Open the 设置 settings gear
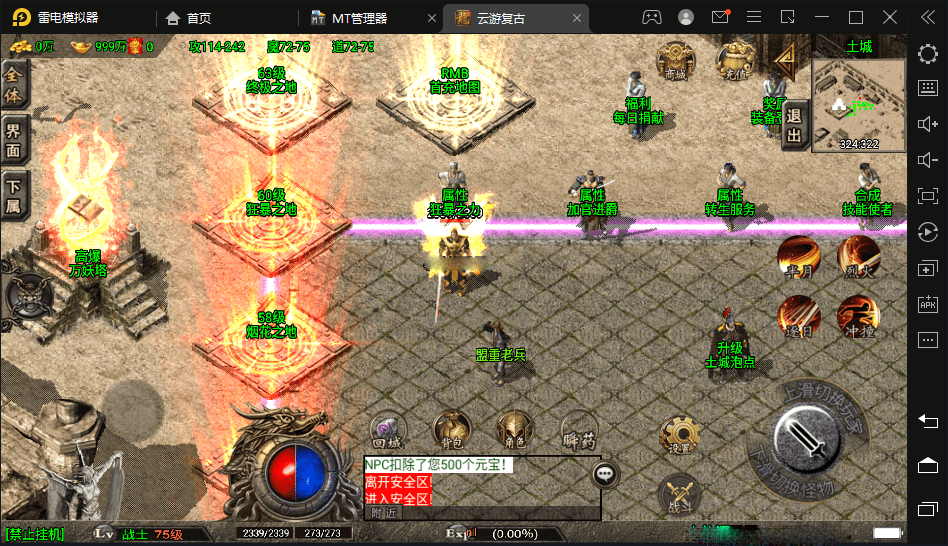Viewport: 948px width, 546px height. pos(679,435)
